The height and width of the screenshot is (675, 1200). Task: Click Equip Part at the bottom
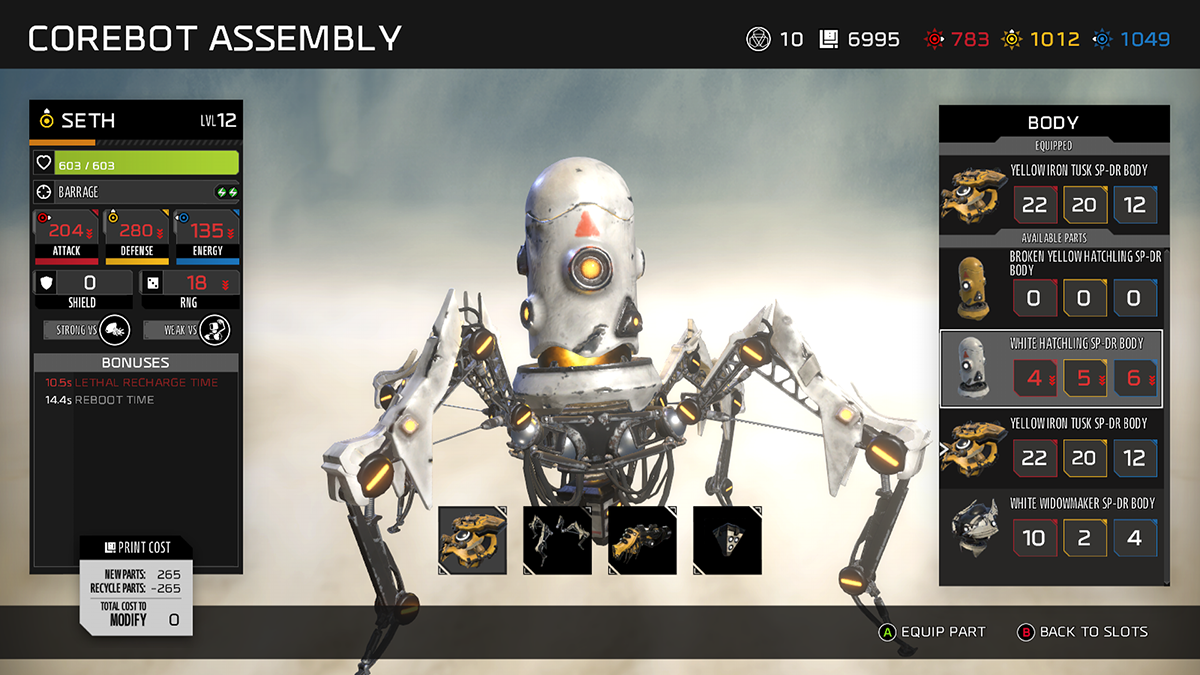click(932, 632)
